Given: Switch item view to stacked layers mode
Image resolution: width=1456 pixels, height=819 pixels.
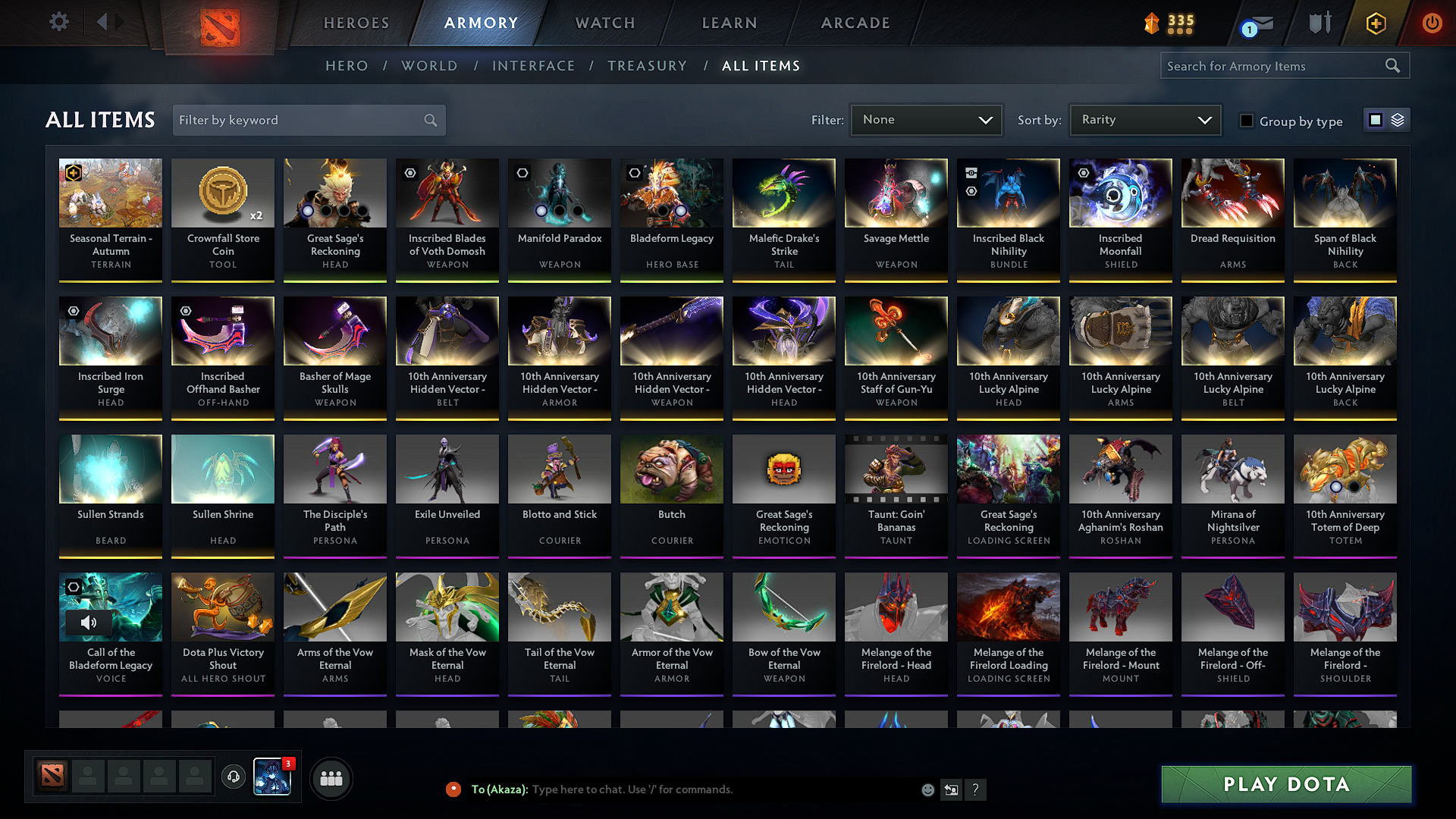Looking at the screenshot, I should (1399, 120).
